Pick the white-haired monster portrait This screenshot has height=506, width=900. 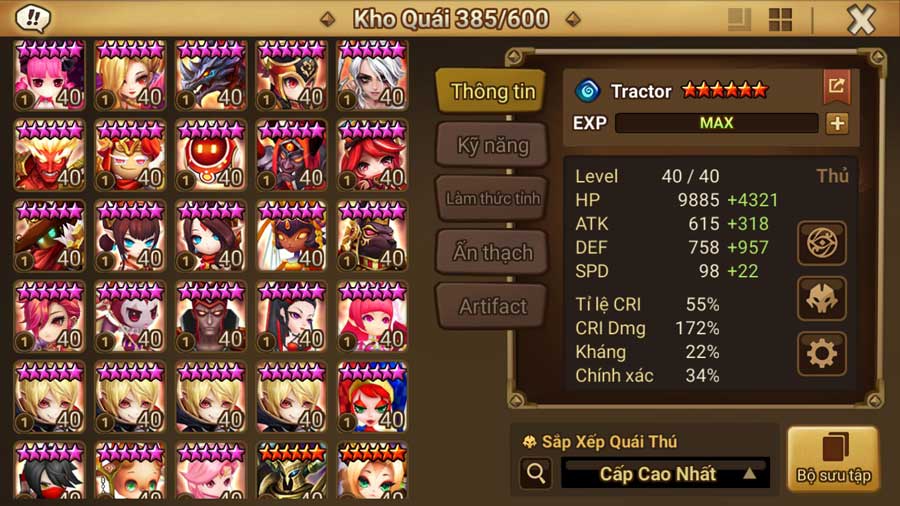coord(372,75)
